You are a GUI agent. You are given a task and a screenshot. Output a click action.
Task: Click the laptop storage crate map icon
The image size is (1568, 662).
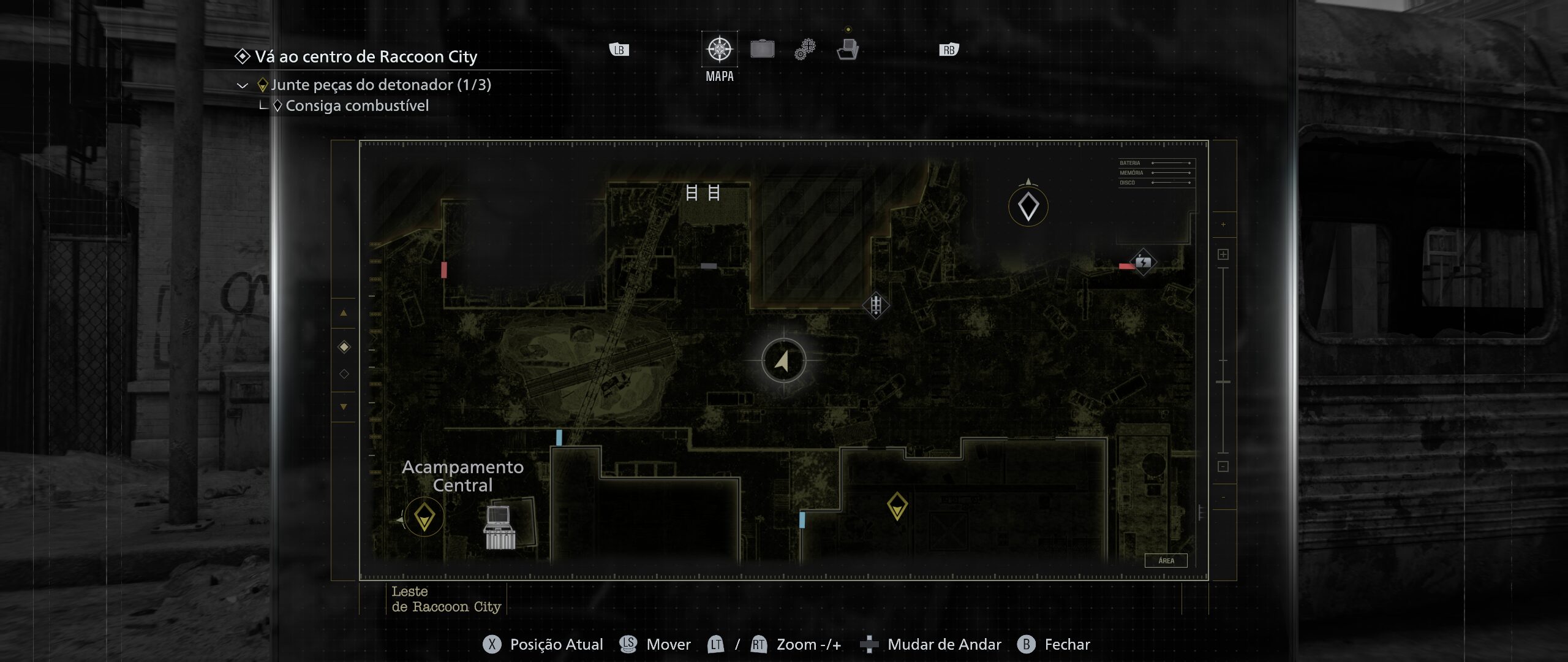click(x=500, y=527)
